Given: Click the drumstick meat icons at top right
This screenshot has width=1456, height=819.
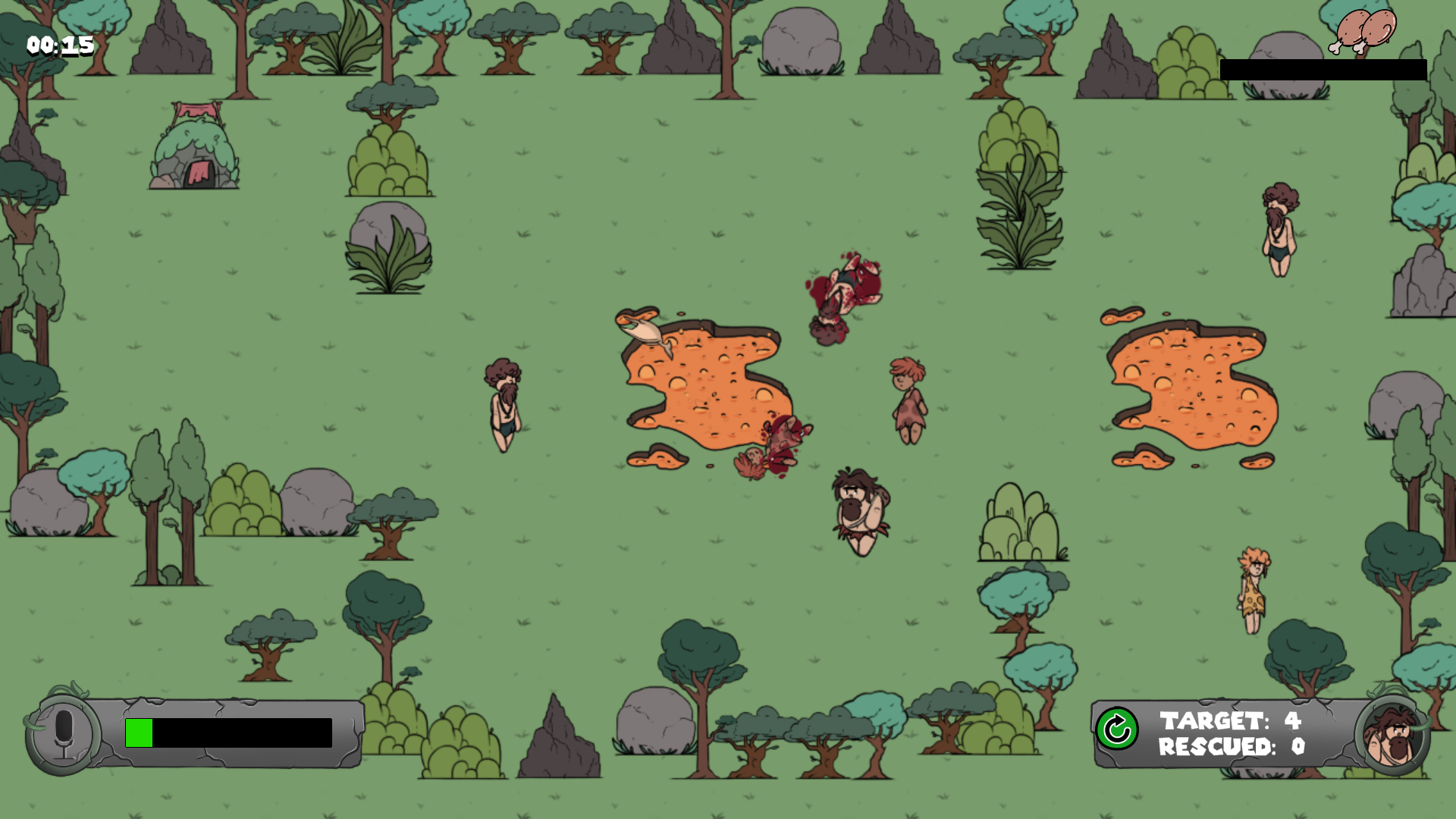Looking at the screenshot, I should coord(1360,32).
